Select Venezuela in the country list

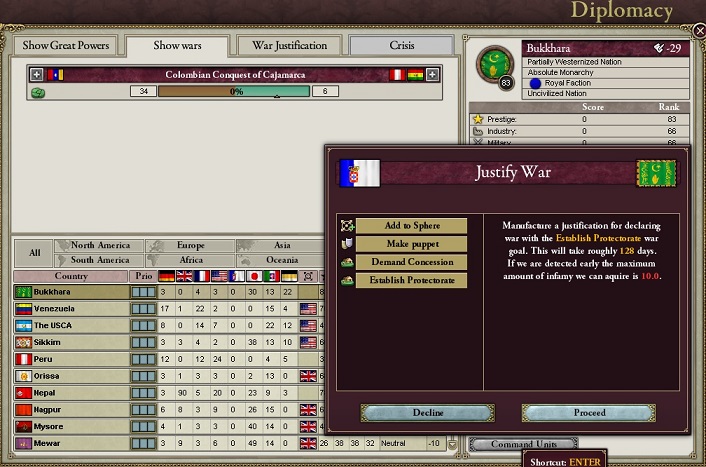70,309
